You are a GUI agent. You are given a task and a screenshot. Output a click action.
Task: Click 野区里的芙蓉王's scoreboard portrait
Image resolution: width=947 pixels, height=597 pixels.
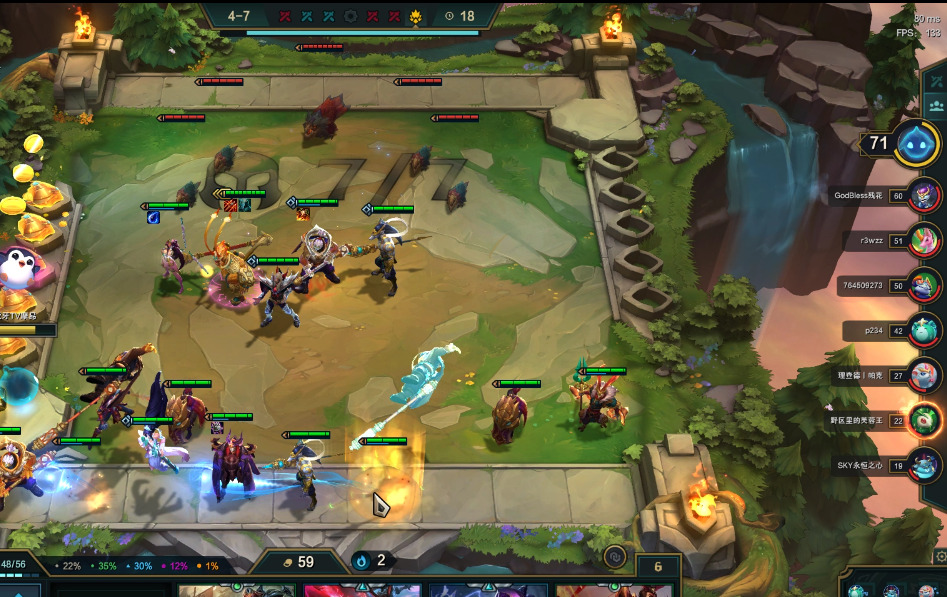click(x=926, y=420)
